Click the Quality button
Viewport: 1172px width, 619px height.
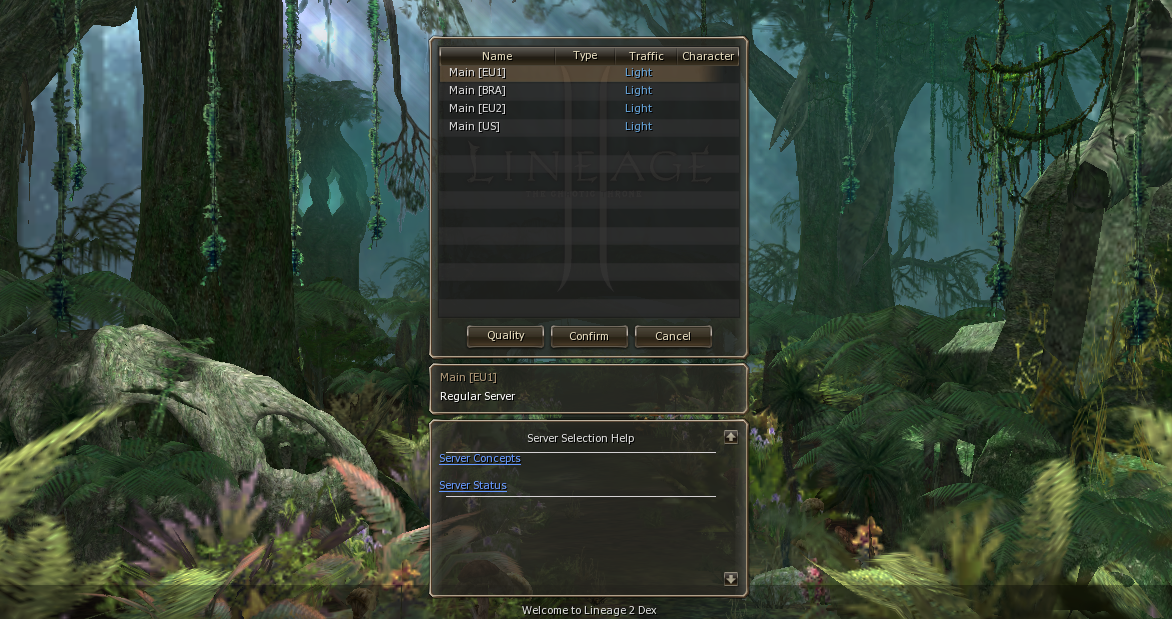505,336
